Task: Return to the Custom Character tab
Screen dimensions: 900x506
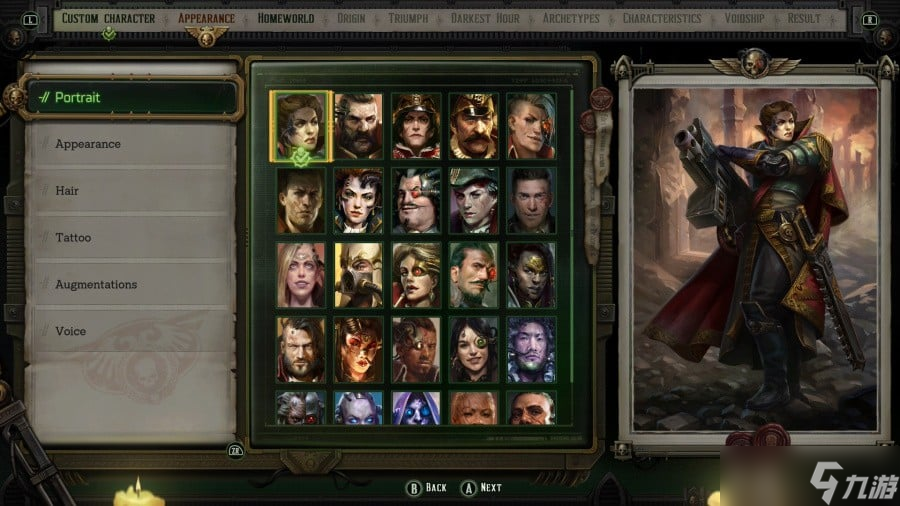Action: click(x=108, y=18)
